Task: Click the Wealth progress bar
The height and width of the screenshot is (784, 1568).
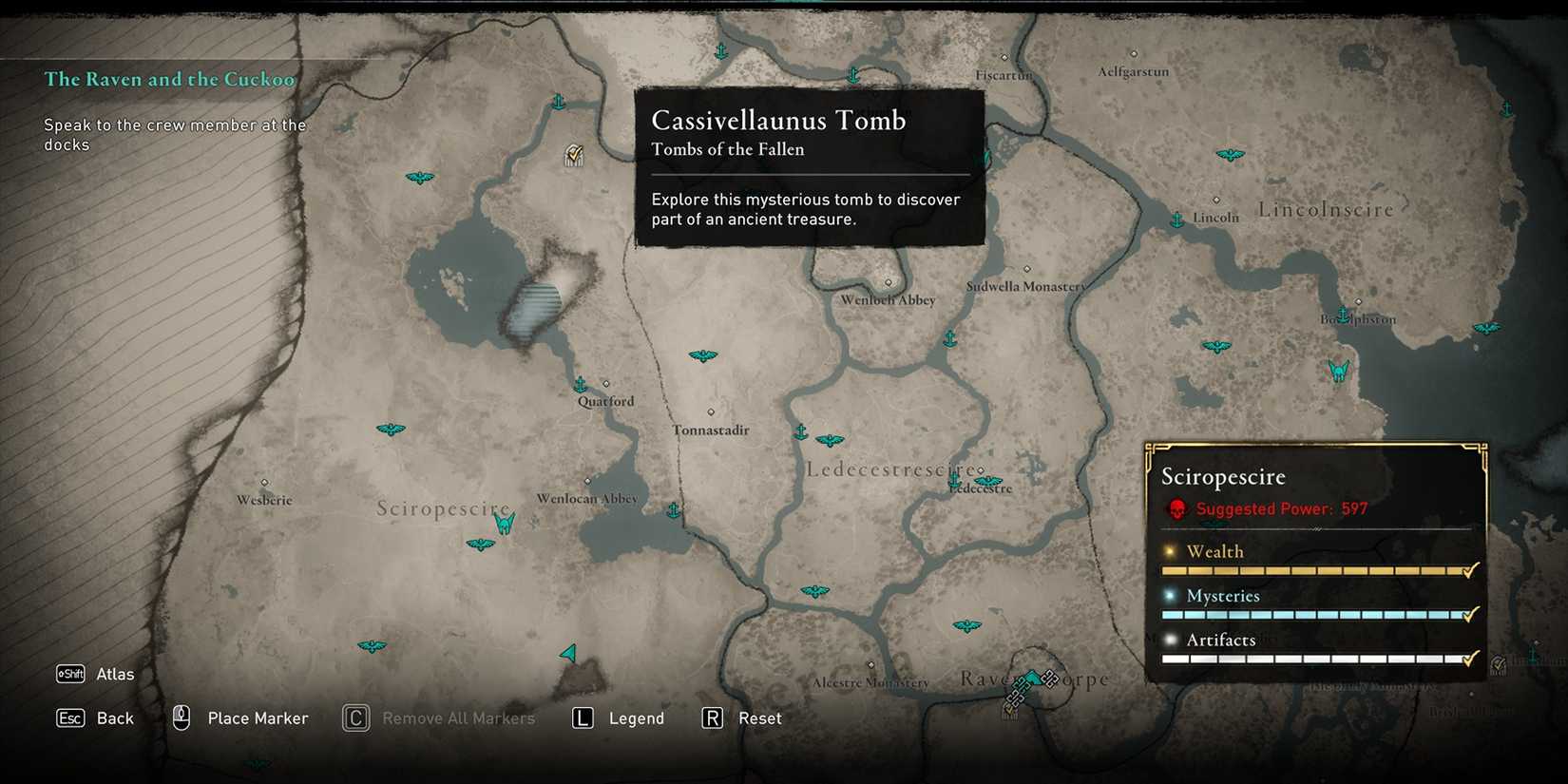Action: click(1311, 570)
